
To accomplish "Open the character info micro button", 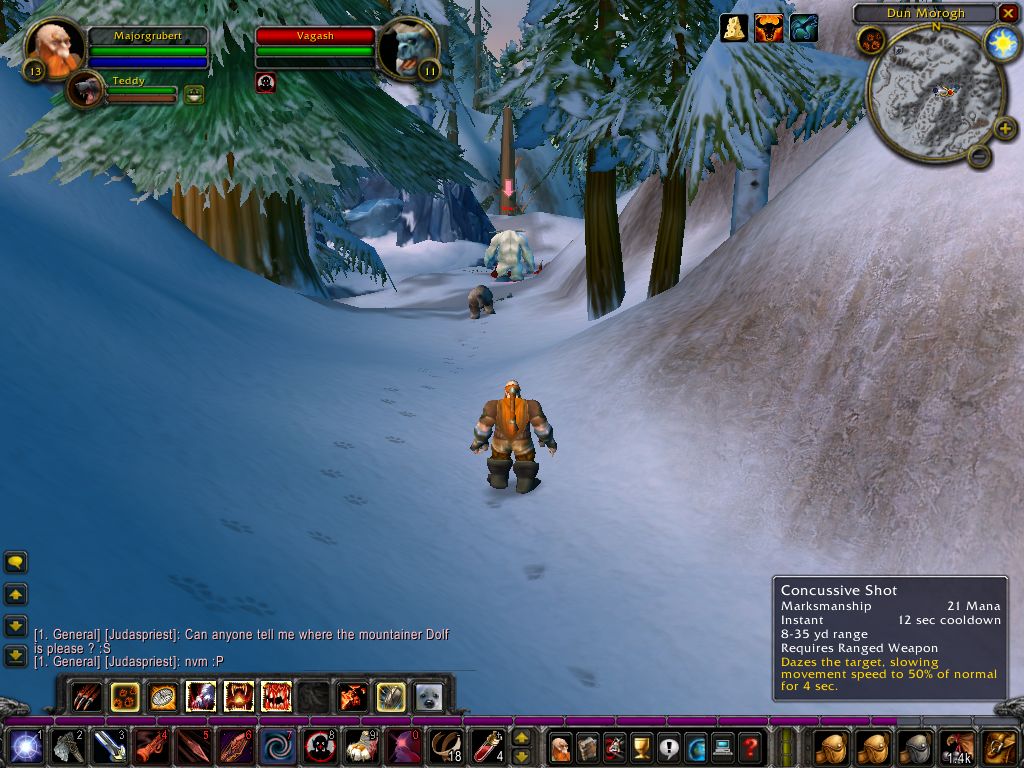I will (561, 746).
